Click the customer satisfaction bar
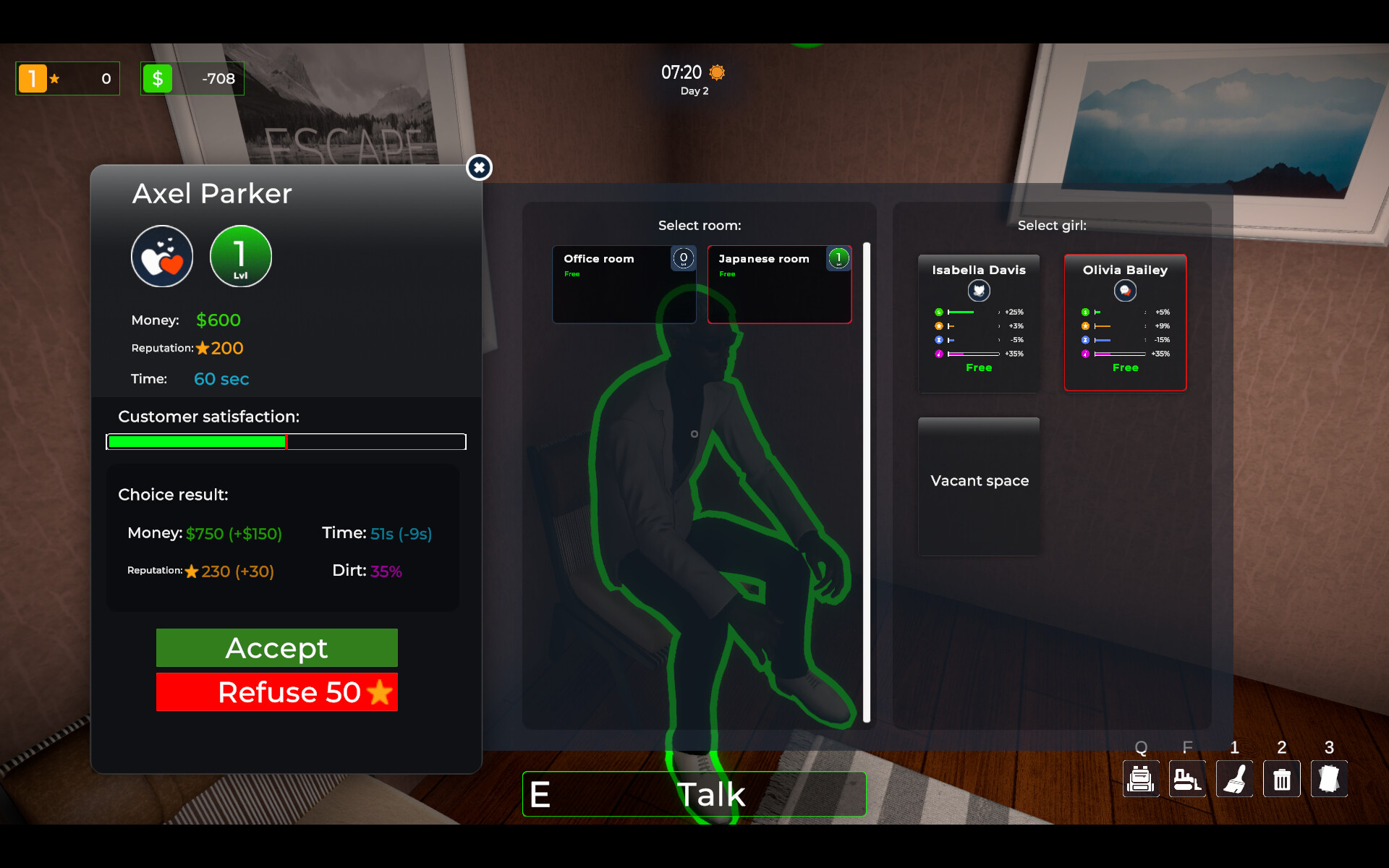The image size is (1389, 868). tap(286, 441)
